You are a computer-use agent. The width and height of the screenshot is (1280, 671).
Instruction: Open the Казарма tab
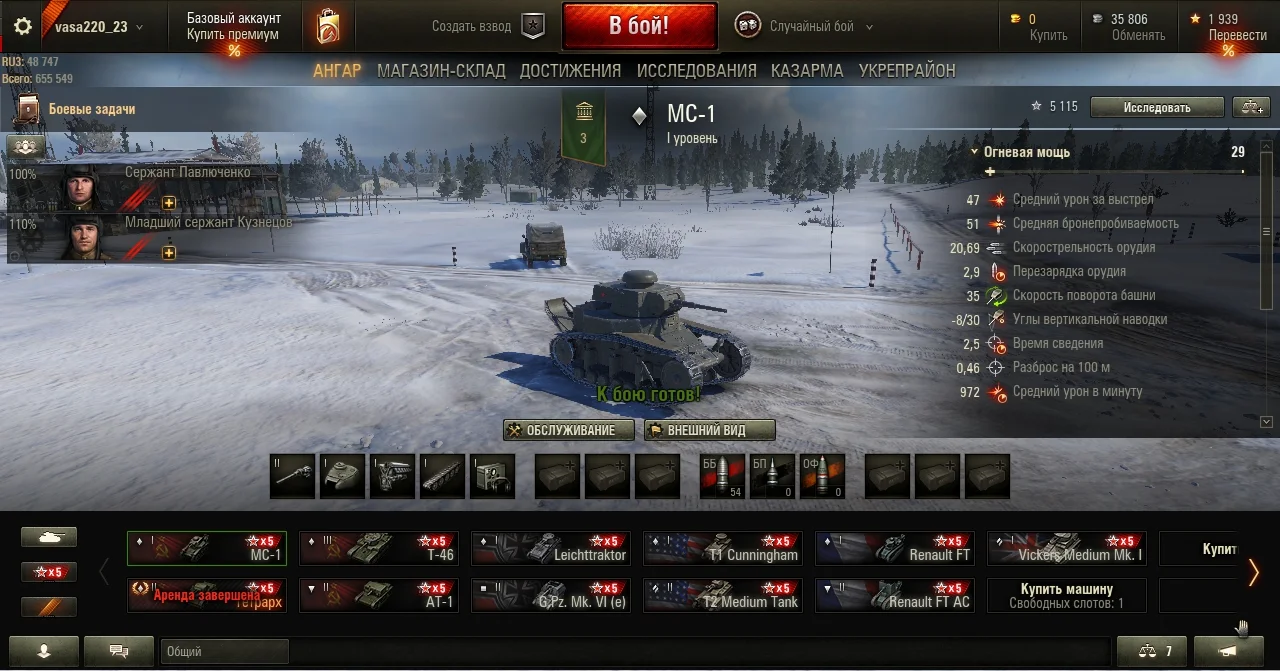(x=807, y=71)
